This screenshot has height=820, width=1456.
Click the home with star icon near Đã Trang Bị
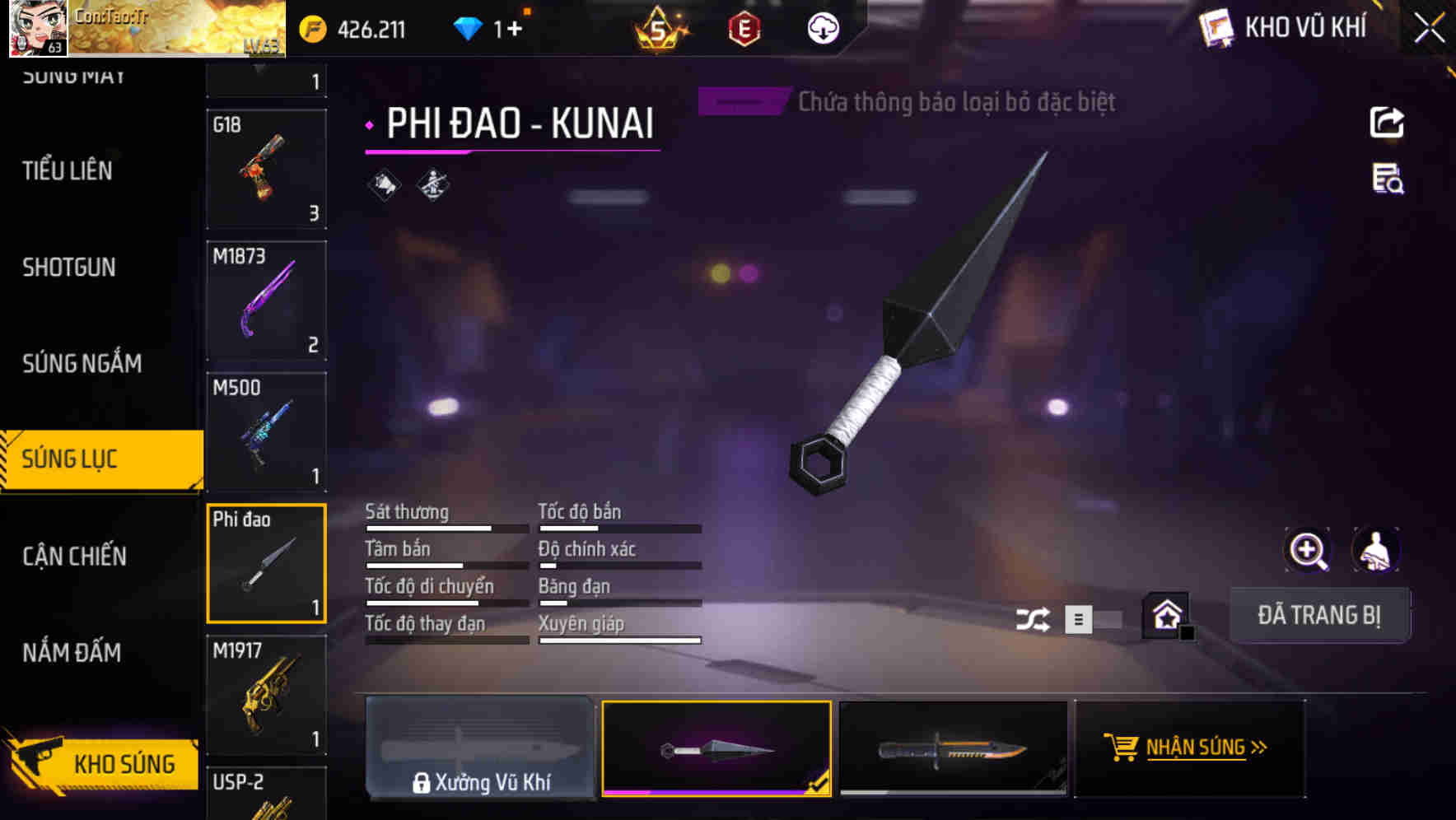point(1166,616)
